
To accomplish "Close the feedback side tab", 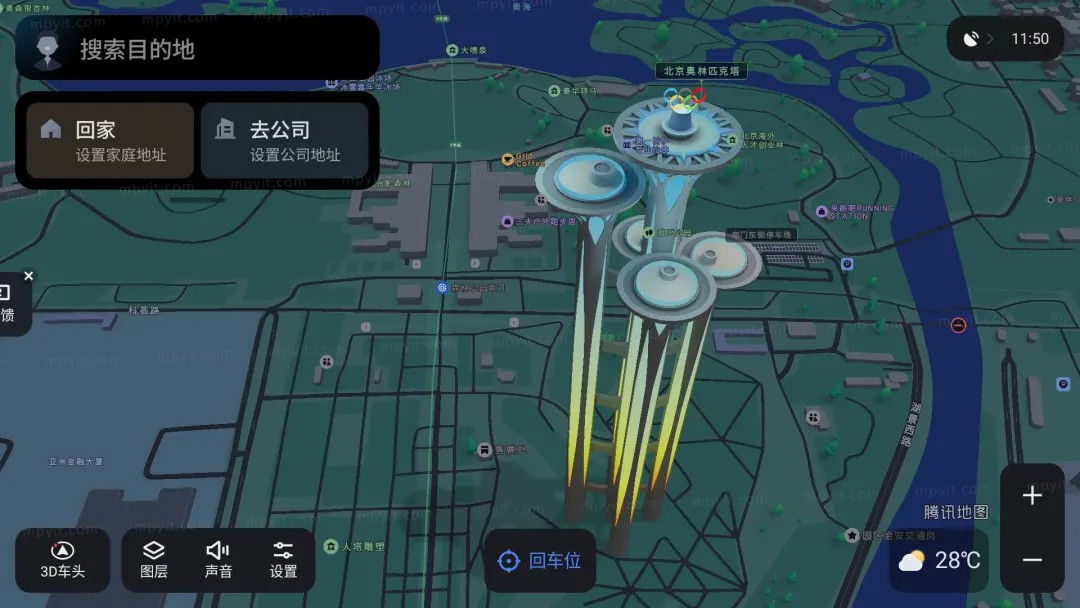I will [29, 276].
